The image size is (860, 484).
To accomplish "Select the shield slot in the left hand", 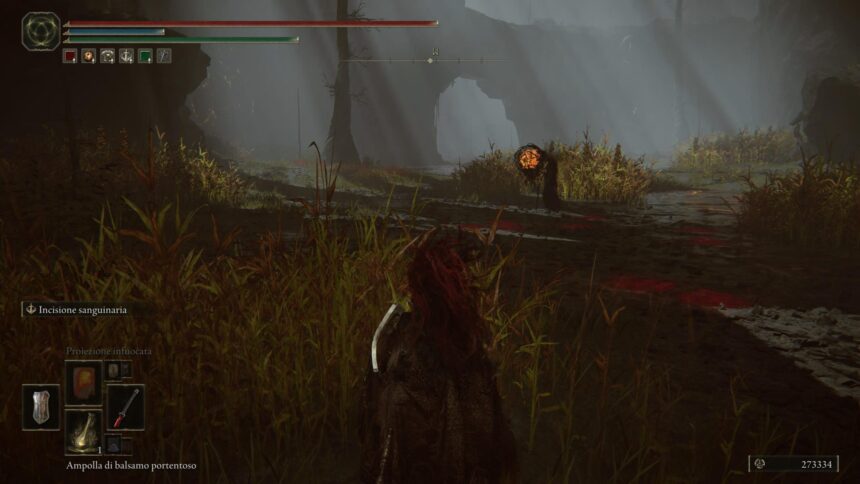I will click(x=41, y=407).
